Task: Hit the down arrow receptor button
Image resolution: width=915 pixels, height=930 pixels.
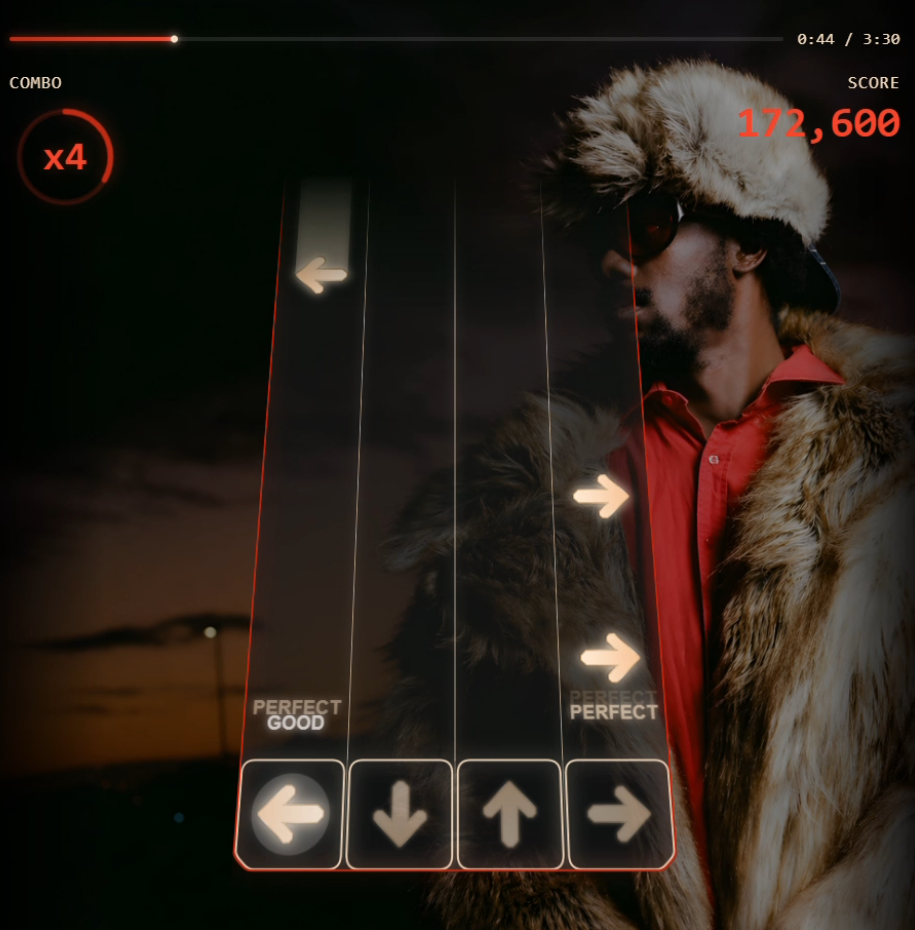Action: pos(400,814)
